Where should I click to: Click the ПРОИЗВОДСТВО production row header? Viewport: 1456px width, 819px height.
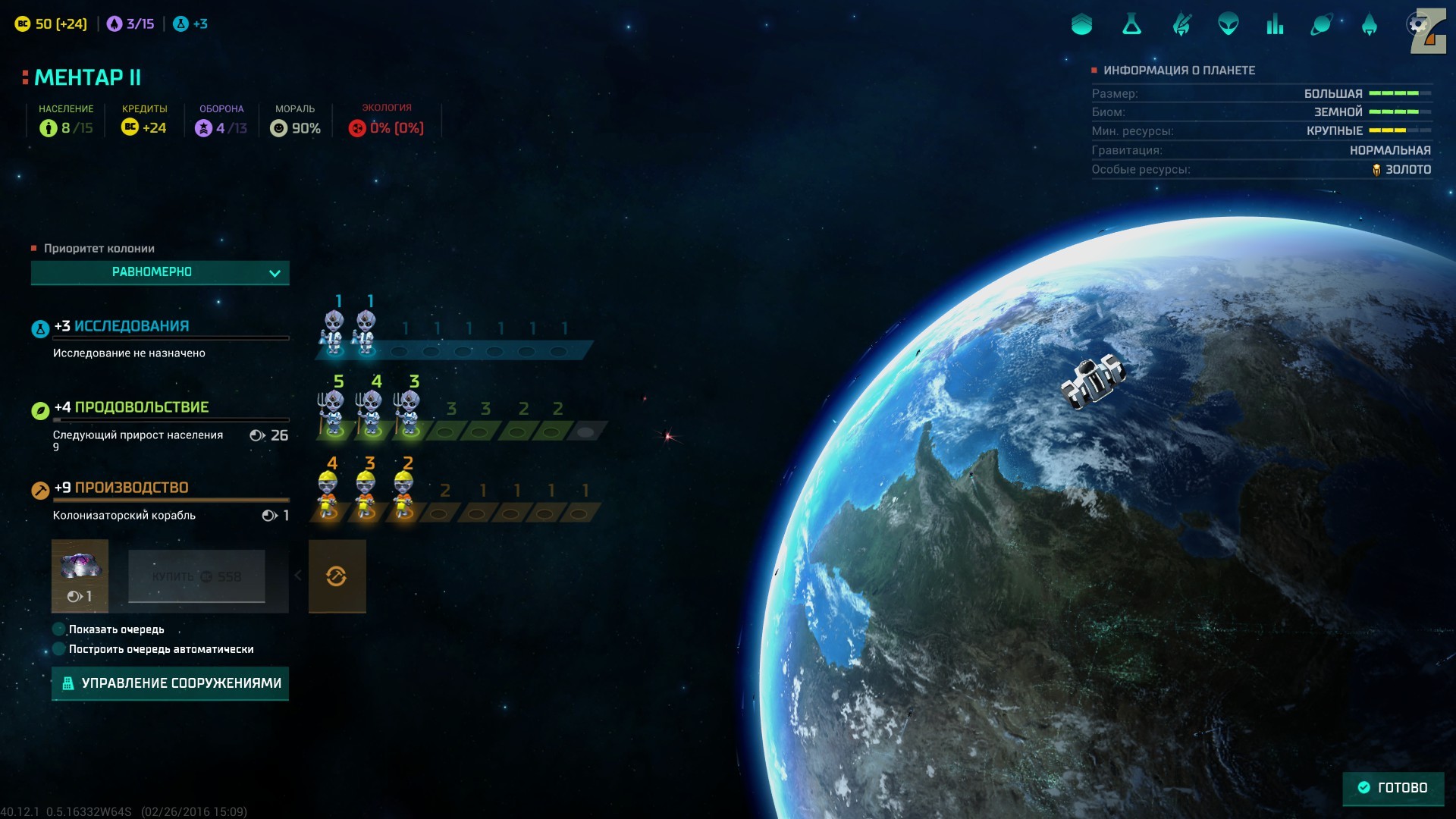point(130,488)
